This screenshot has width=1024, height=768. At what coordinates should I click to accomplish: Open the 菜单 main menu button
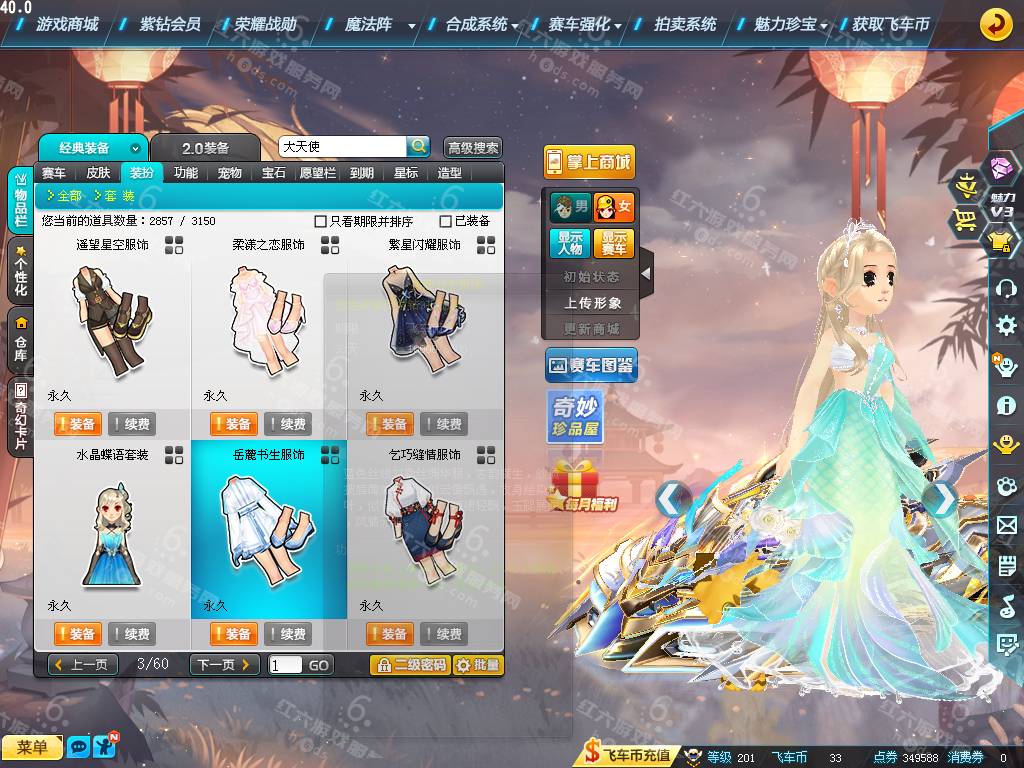[32, 747]
